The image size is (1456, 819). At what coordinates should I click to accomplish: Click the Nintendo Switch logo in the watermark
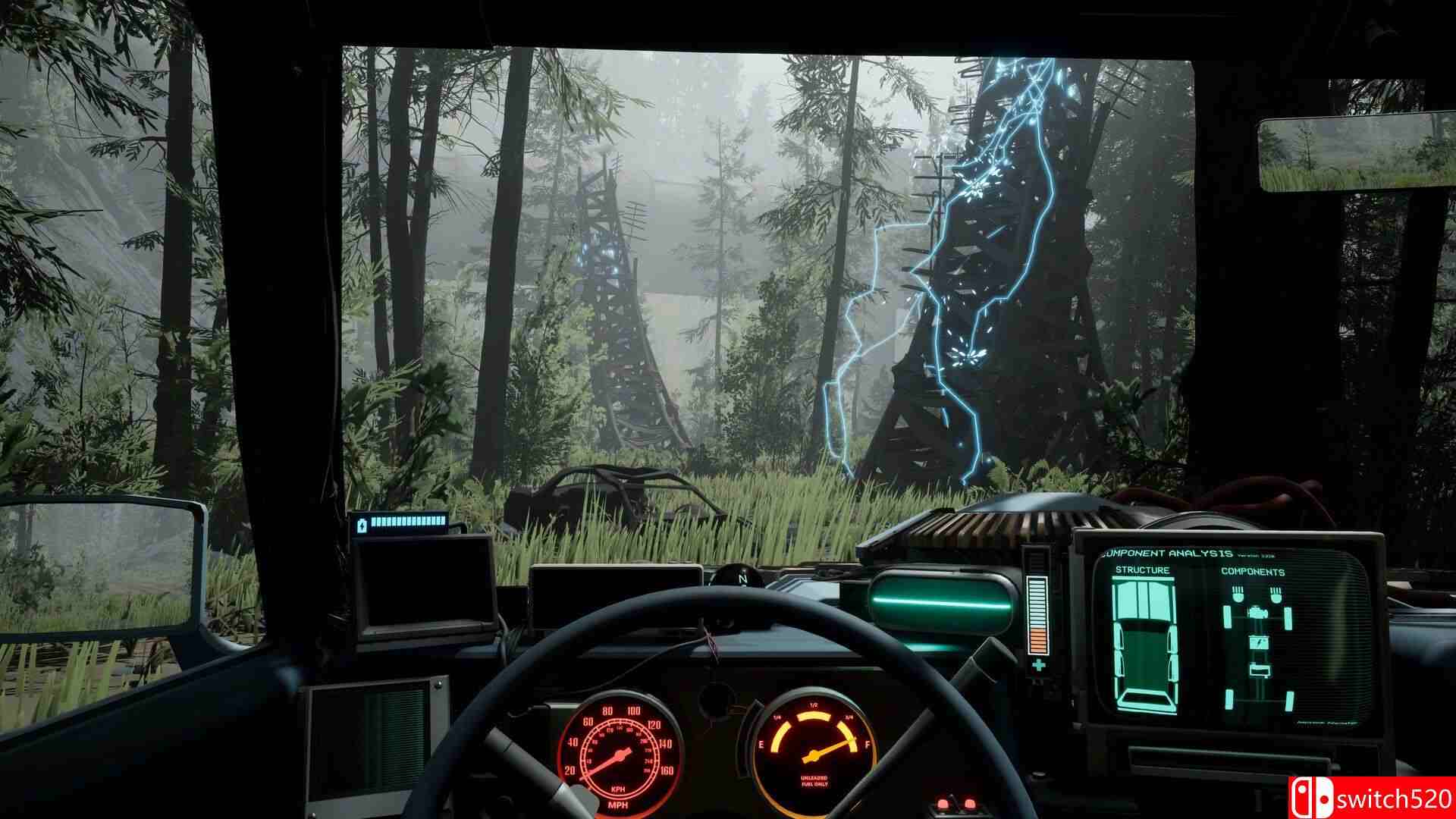[1313, 794]
